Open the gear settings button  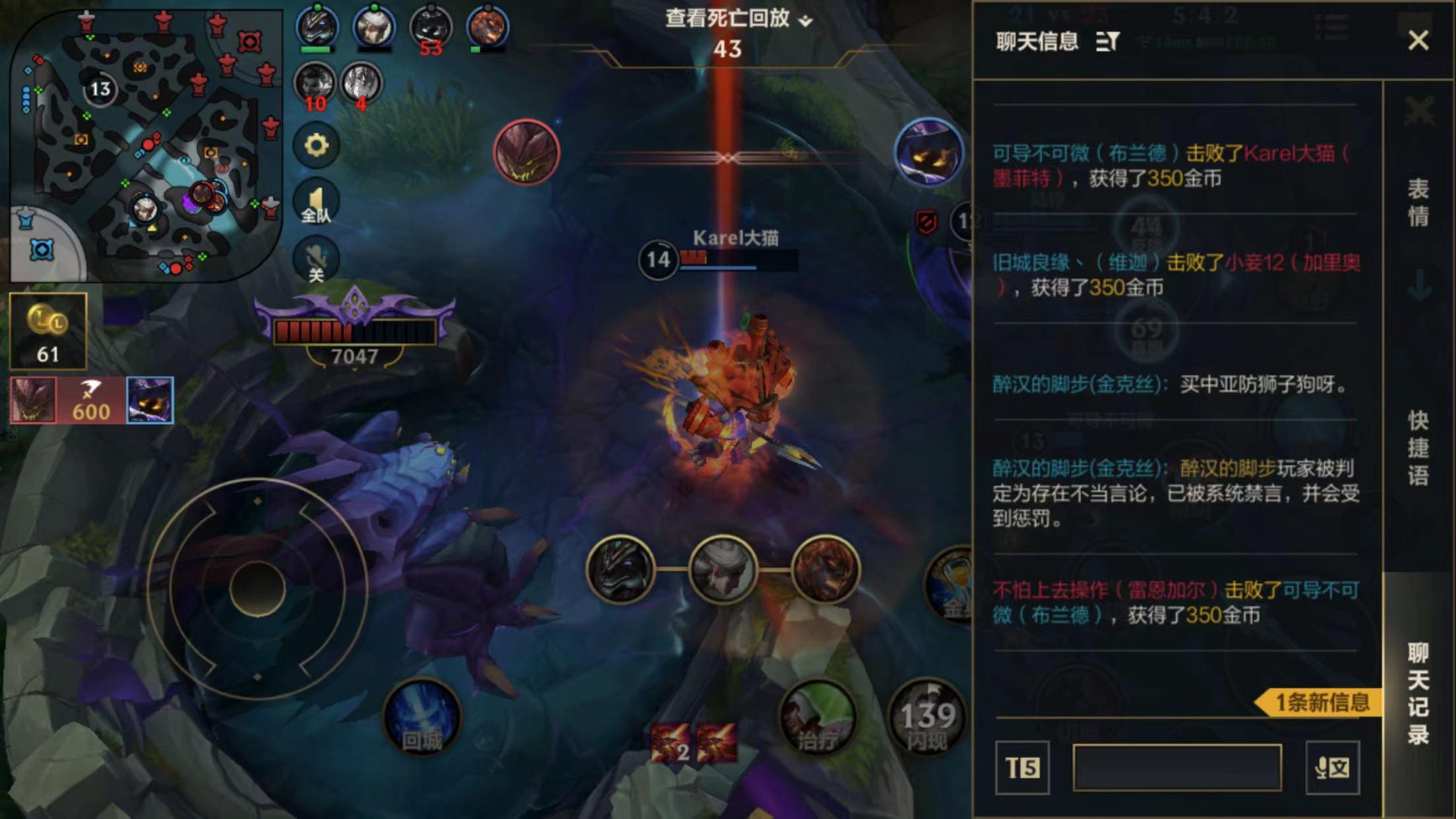point(316,145)
